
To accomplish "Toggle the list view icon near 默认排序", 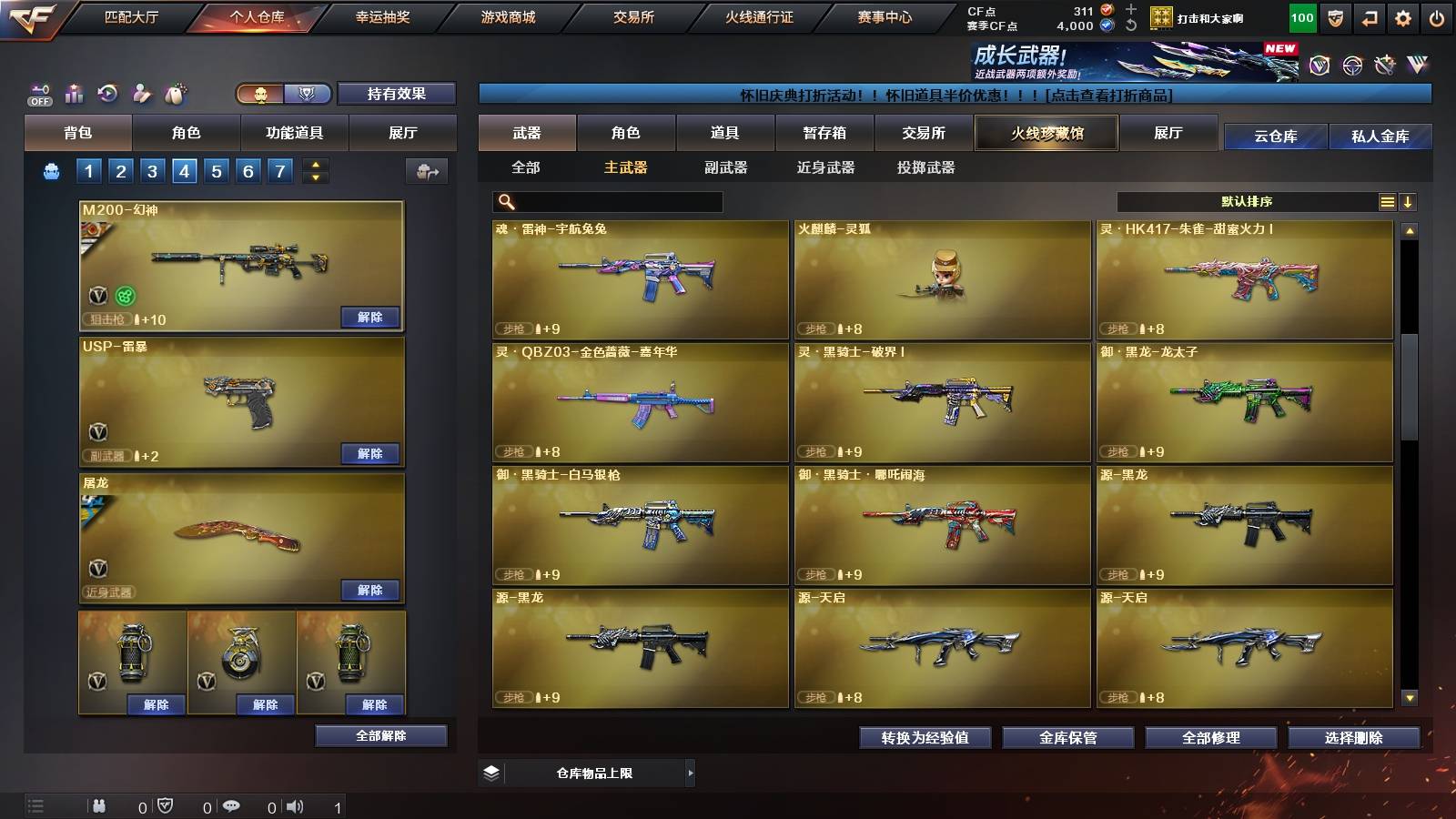I will coord(1387,202).
